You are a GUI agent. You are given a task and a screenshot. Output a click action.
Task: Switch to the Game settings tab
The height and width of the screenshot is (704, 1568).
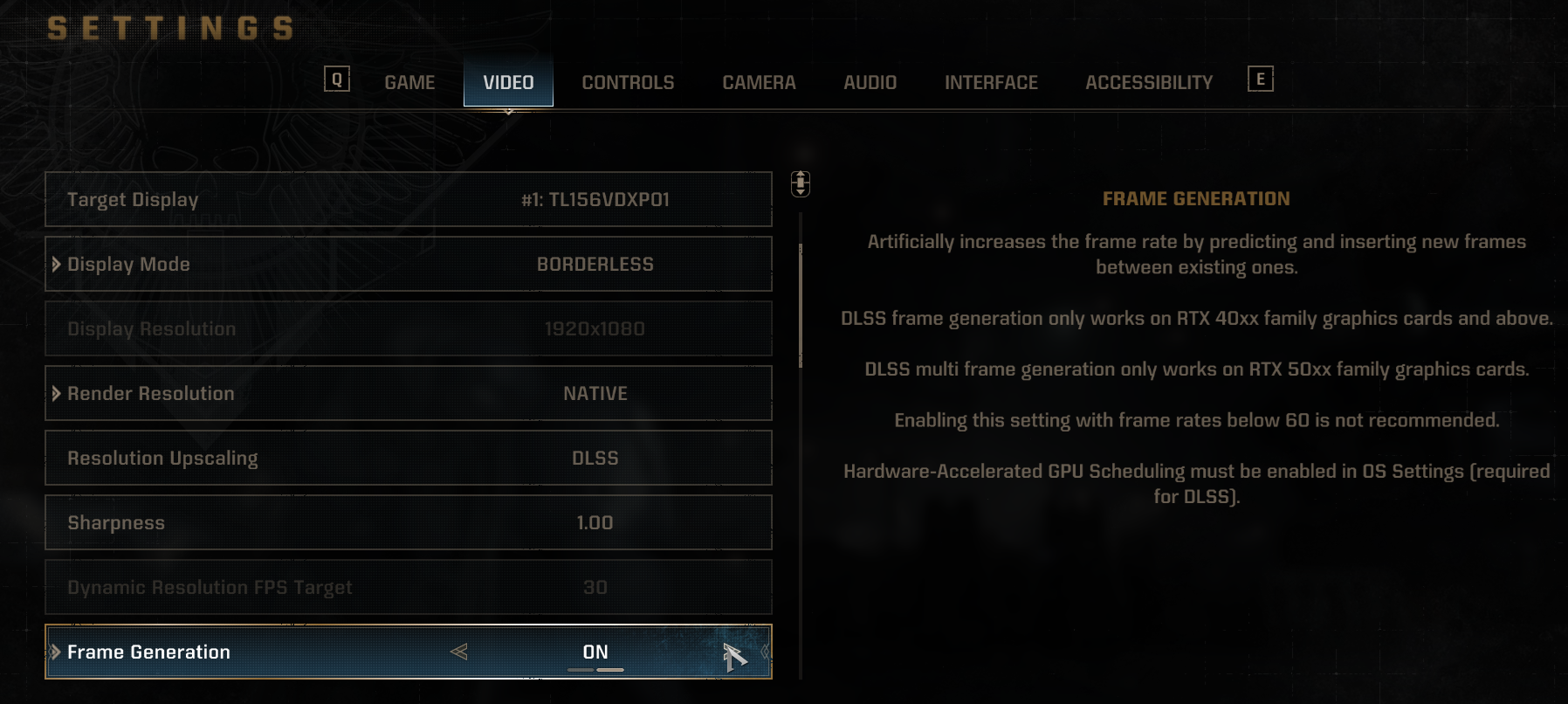tap(409, 83)
